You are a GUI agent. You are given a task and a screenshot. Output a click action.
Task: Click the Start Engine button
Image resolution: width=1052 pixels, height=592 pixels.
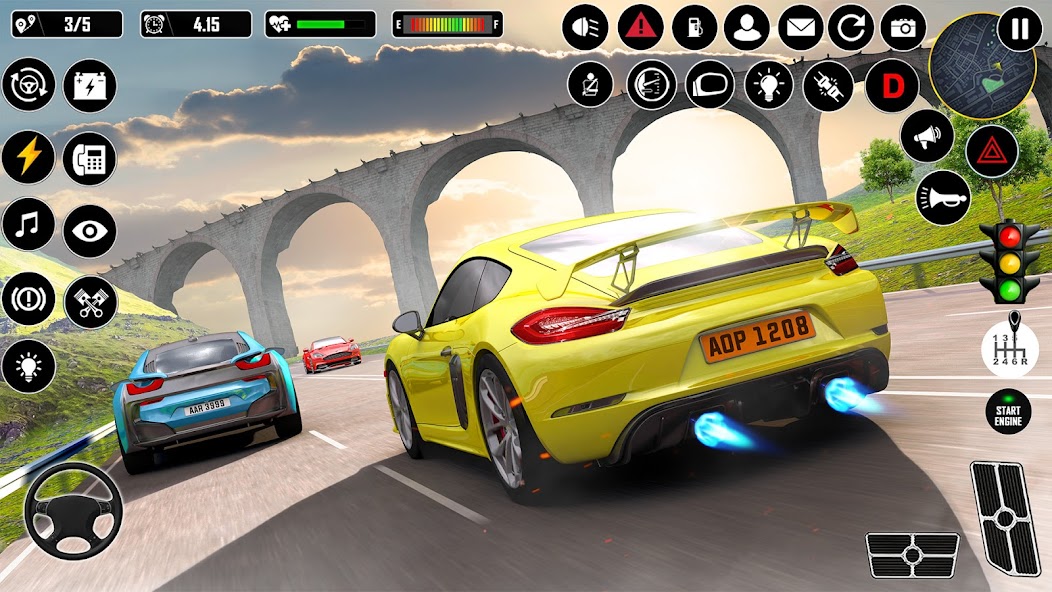point(1008,411)
